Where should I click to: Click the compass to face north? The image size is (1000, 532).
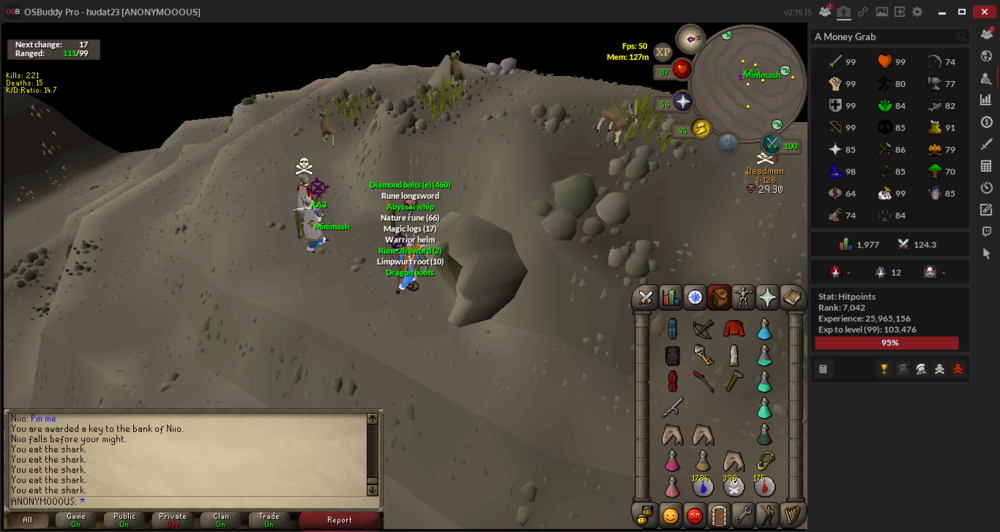(690, 38)
